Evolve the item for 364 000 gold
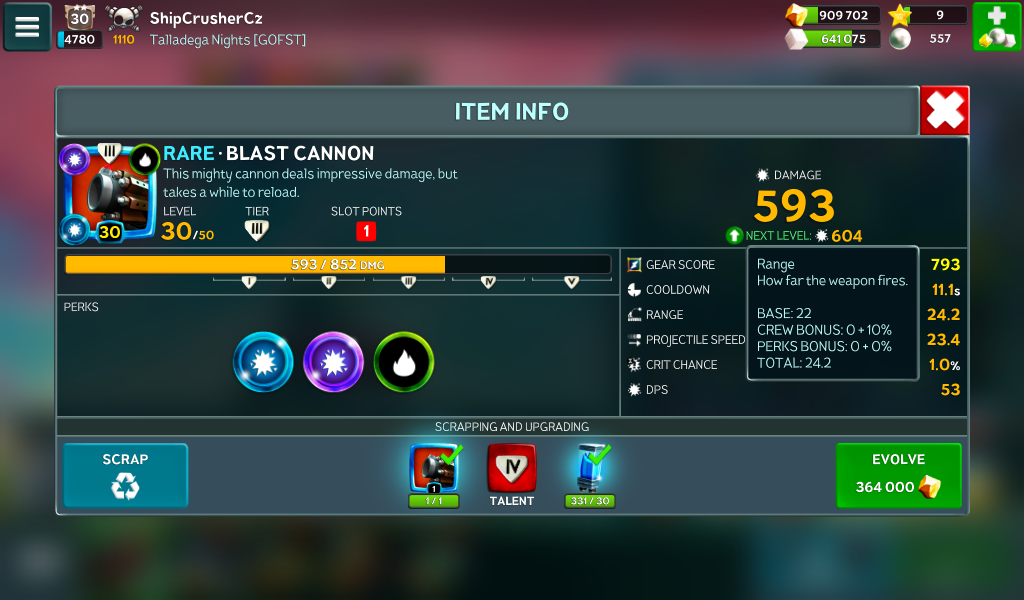This screenshot has height=600, width=1024. (898, 475)
